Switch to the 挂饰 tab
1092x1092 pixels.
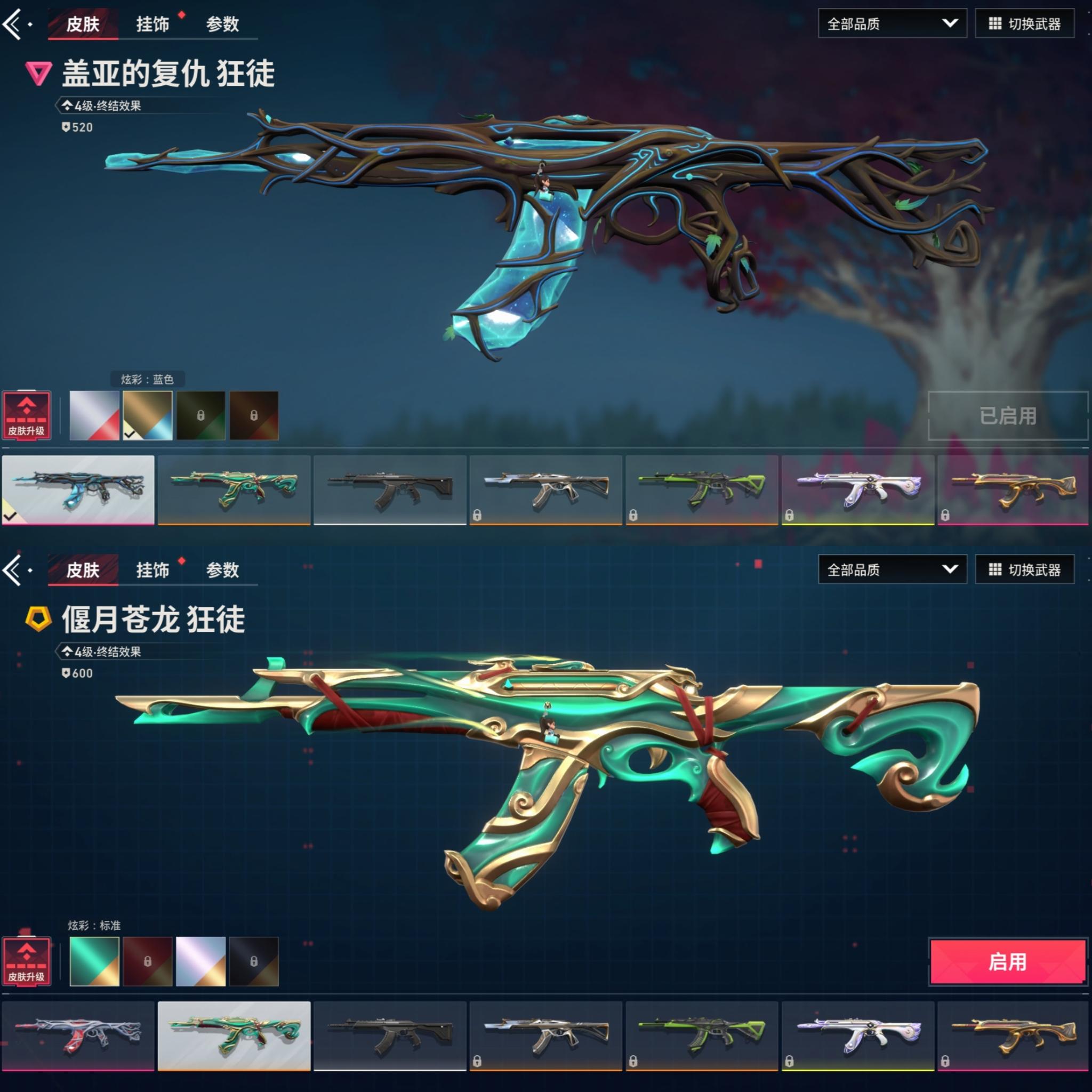click(151, 24)
